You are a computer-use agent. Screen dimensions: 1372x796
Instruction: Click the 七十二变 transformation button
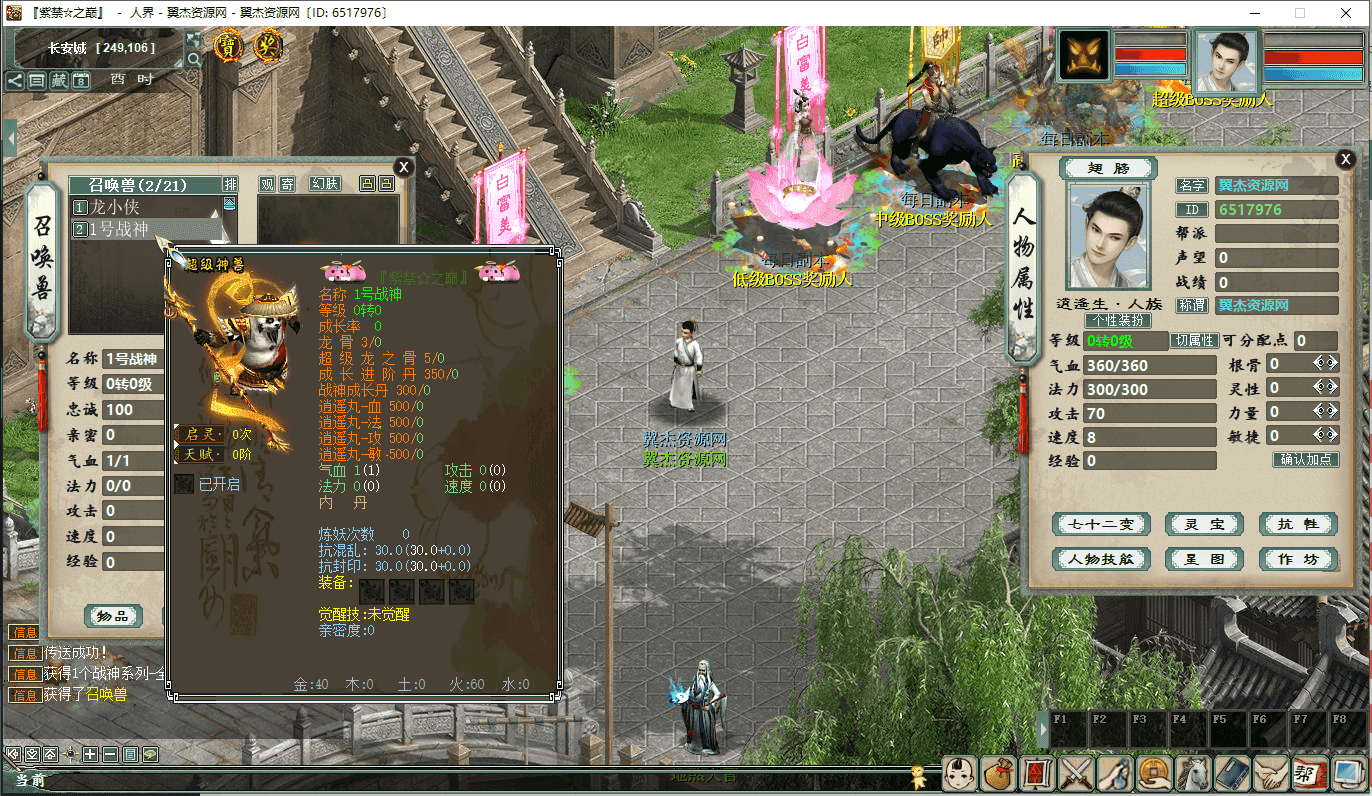pyautogui.click(x=1102, y=524)
